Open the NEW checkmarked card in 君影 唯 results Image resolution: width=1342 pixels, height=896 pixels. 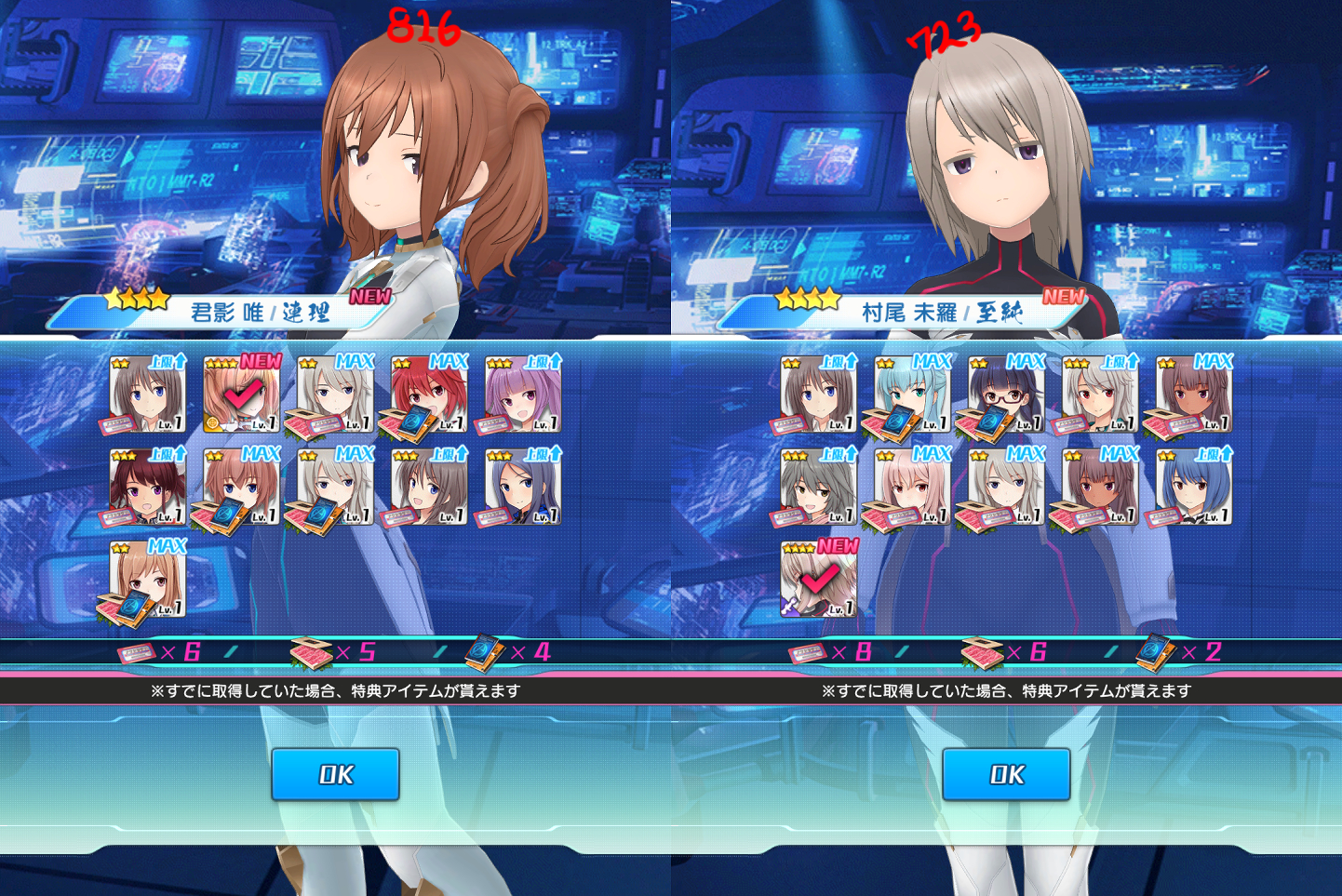pyautogui.click(x=241, y=395)
